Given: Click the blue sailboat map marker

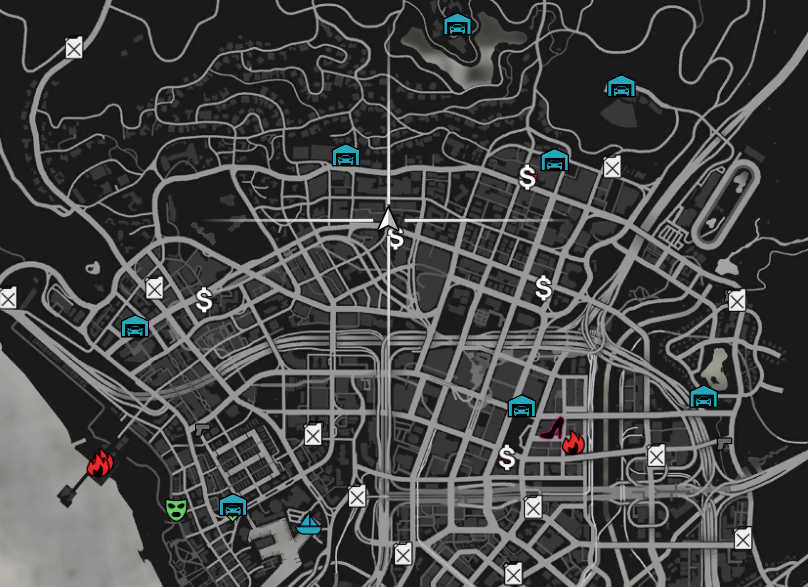Looking at the screenshot, I should (309, 524).
